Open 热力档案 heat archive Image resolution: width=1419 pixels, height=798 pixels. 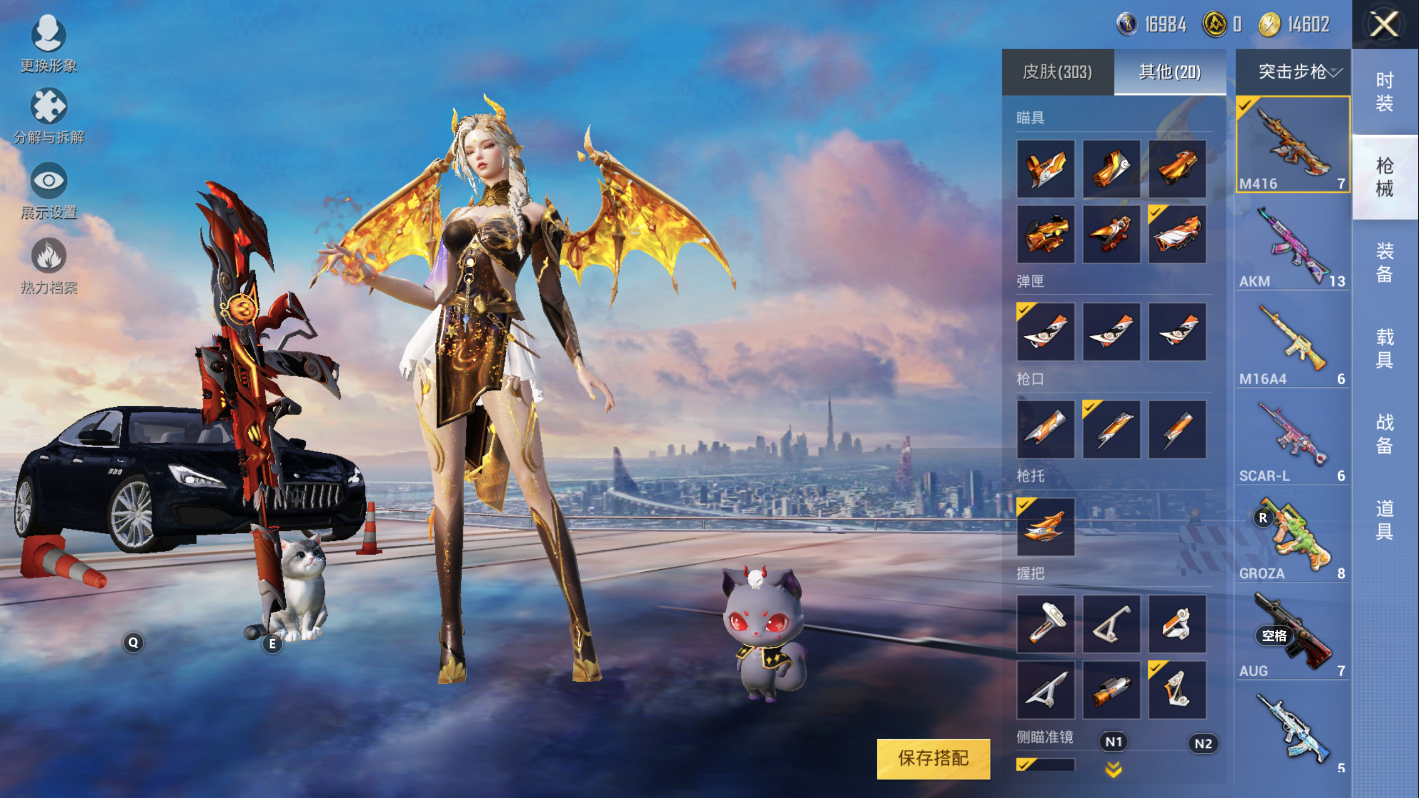click(x=48, y=265)
